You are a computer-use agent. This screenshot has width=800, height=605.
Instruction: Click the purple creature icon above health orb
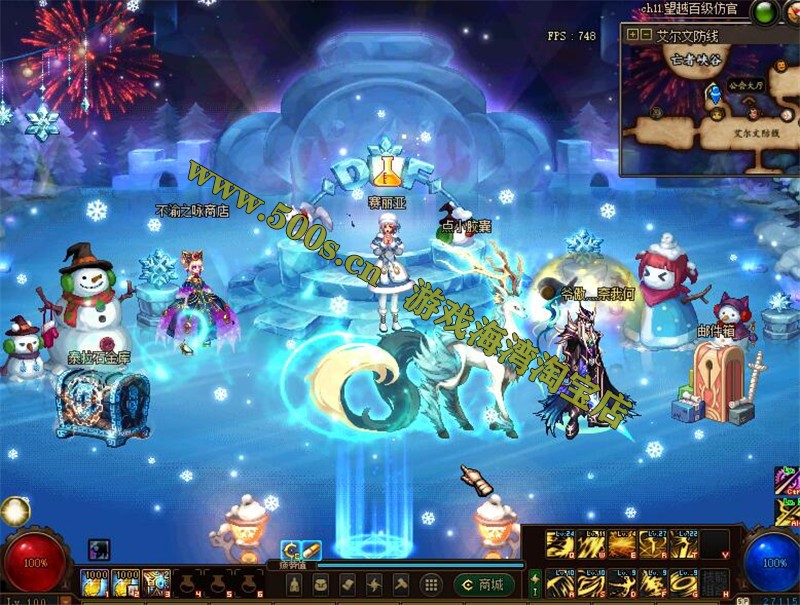tap(98, 548)
